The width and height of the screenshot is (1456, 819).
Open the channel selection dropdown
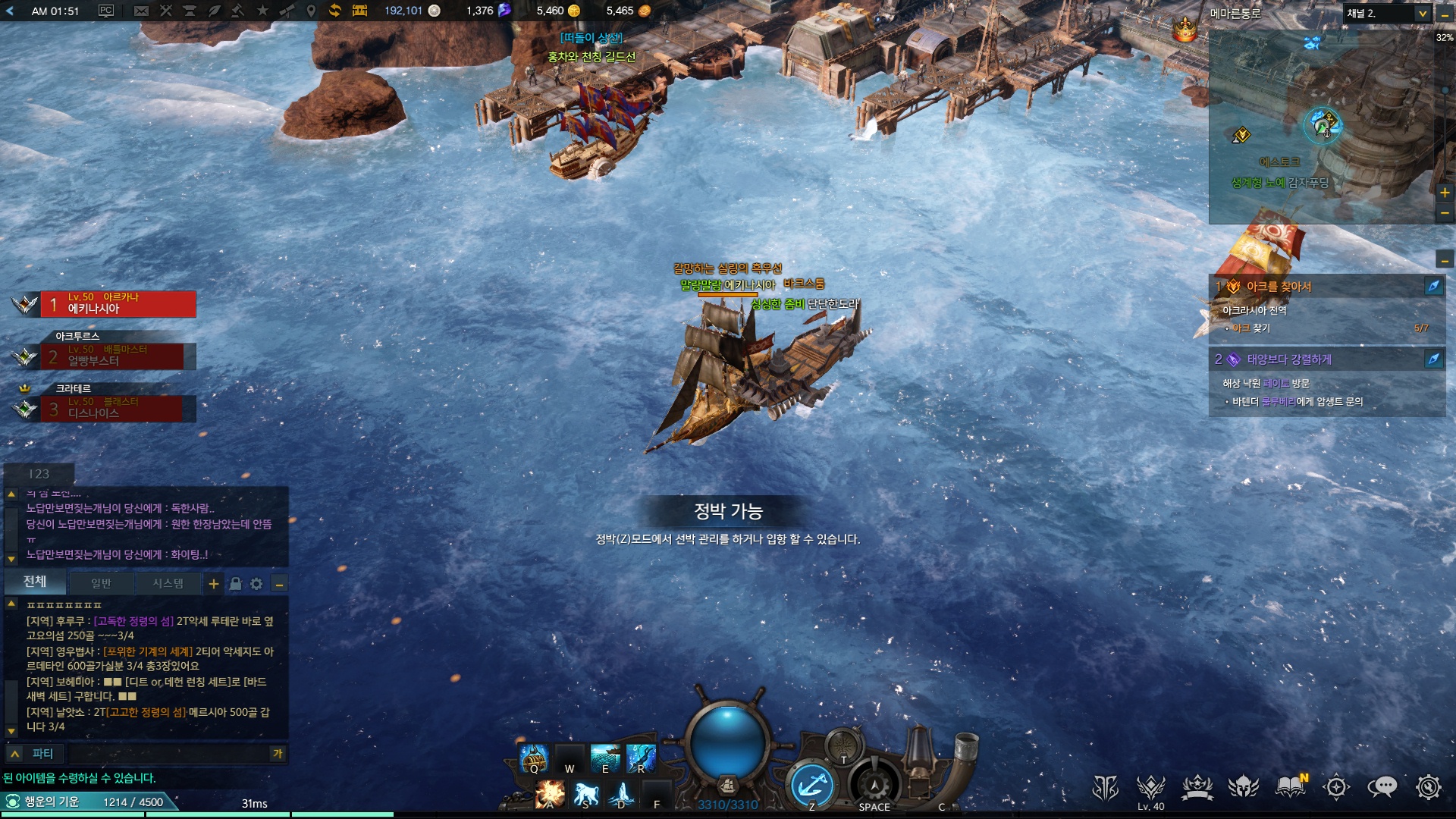[1388, 13]
